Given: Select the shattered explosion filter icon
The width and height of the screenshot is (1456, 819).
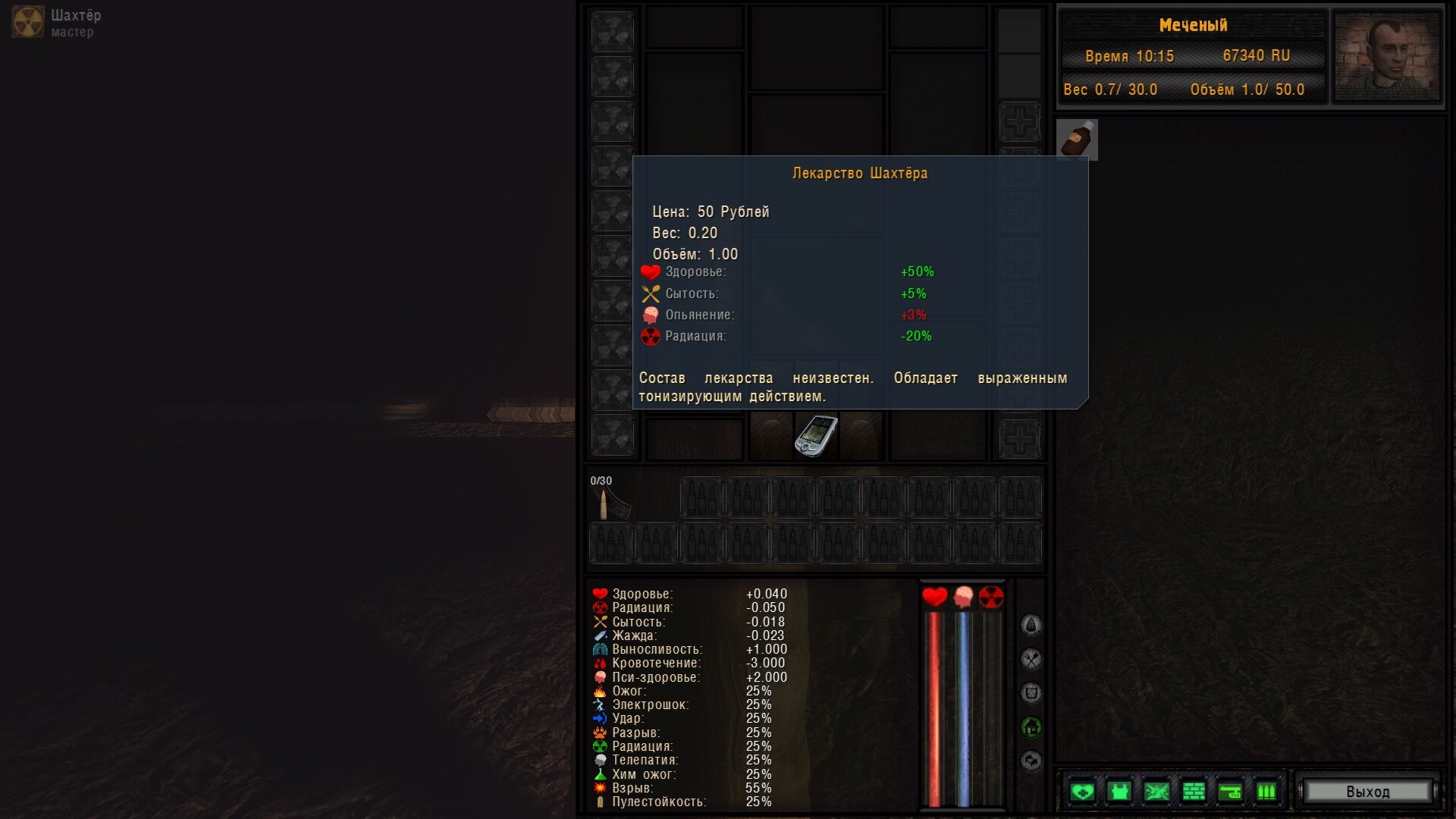Looking at the screenshot, I should click(x=1156, y=792).
